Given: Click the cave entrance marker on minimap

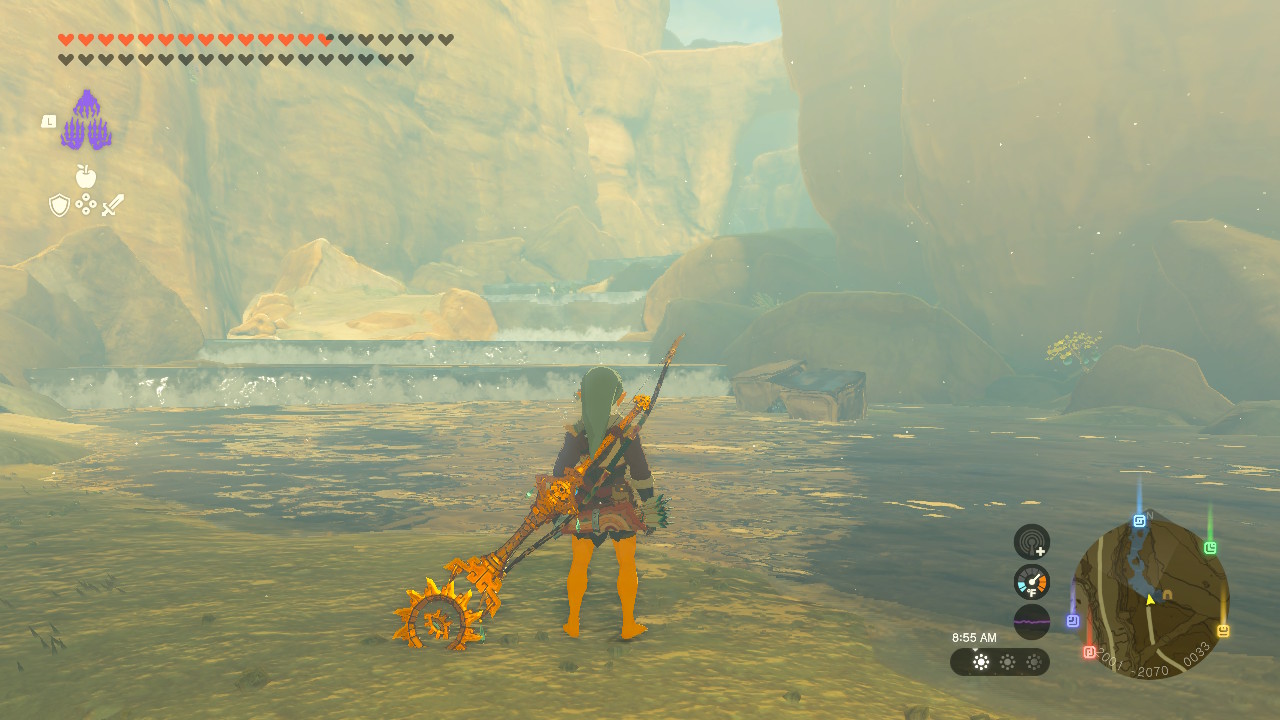Looking at the screenshot, I should click(1167, 594).
